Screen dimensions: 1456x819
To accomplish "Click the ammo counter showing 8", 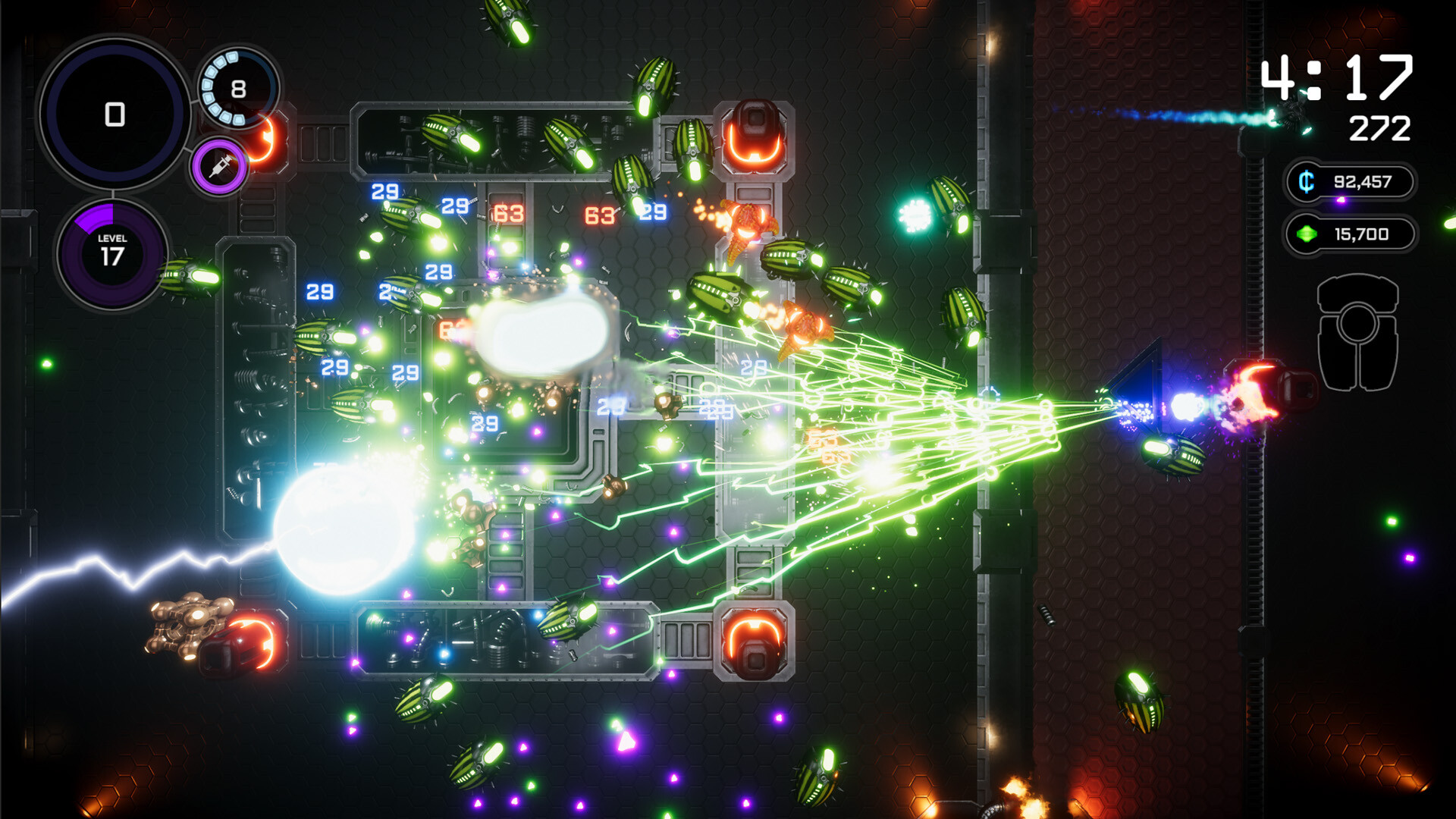I will tap(237, 87).
